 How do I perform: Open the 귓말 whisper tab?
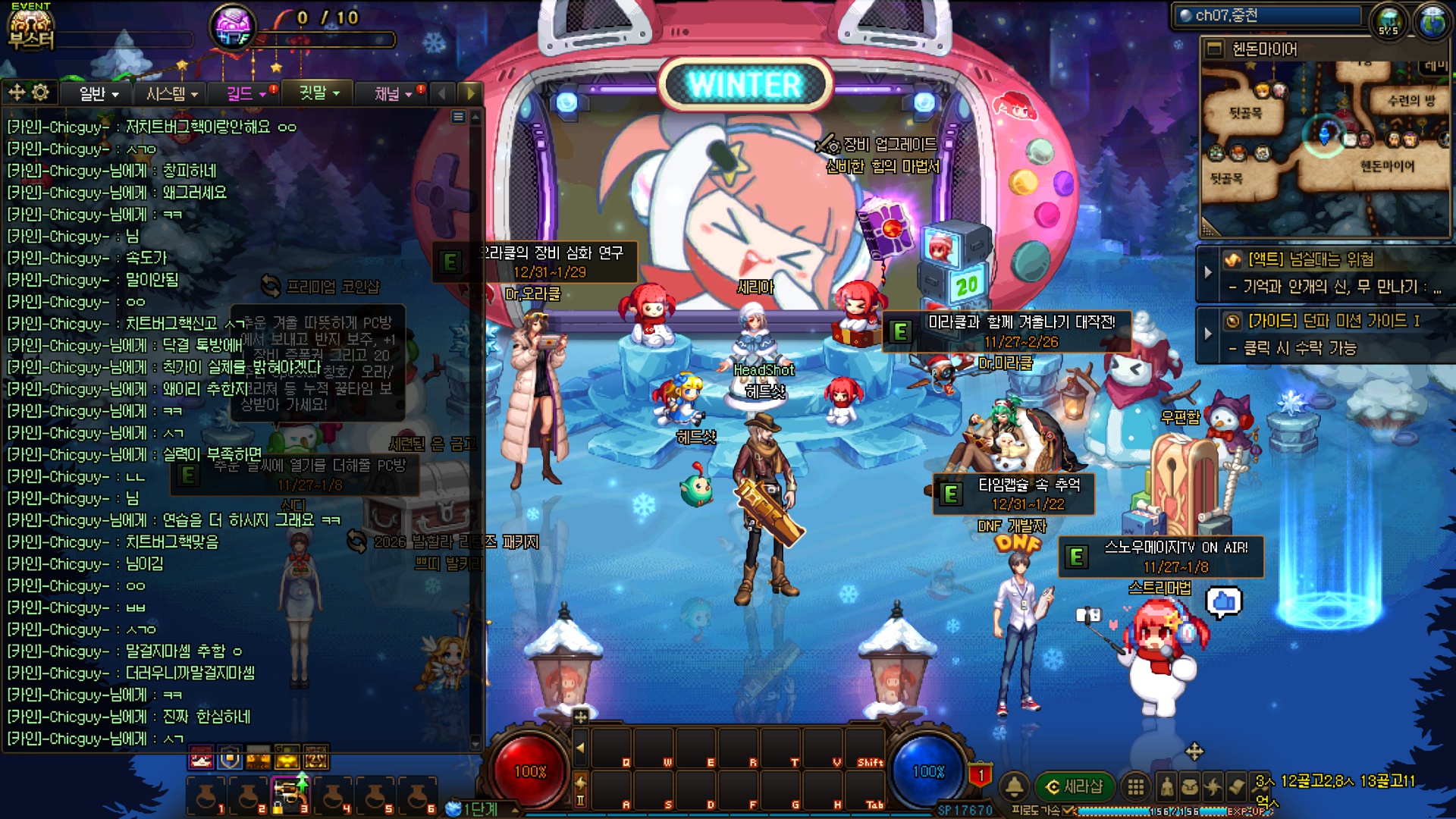pos(318,93)
